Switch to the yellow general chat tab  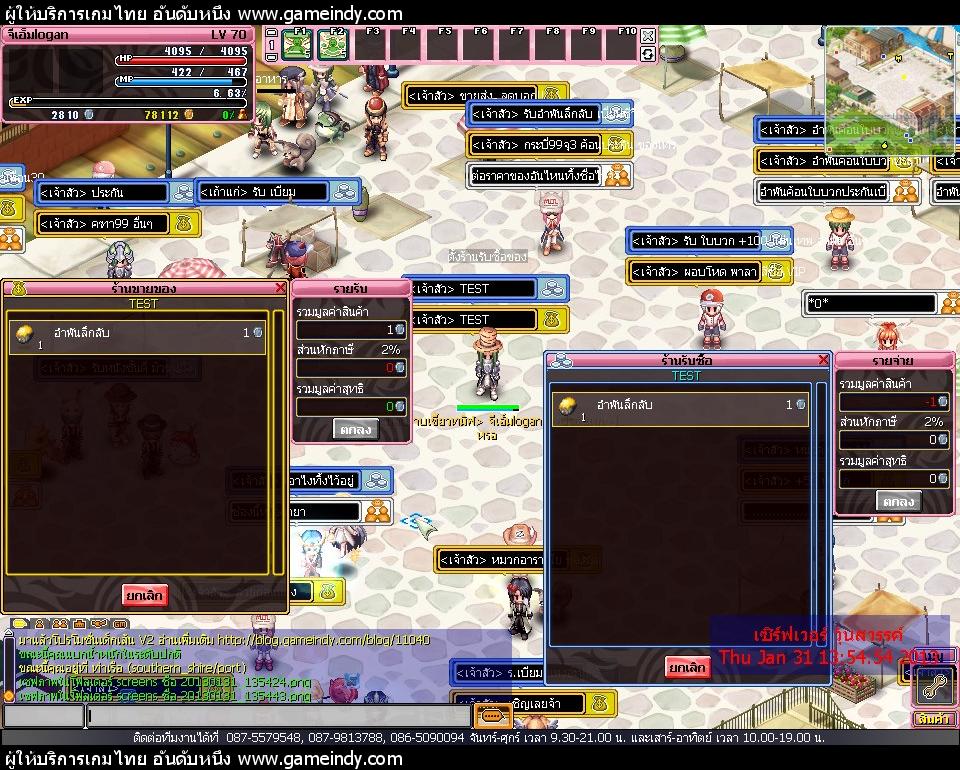20,623
